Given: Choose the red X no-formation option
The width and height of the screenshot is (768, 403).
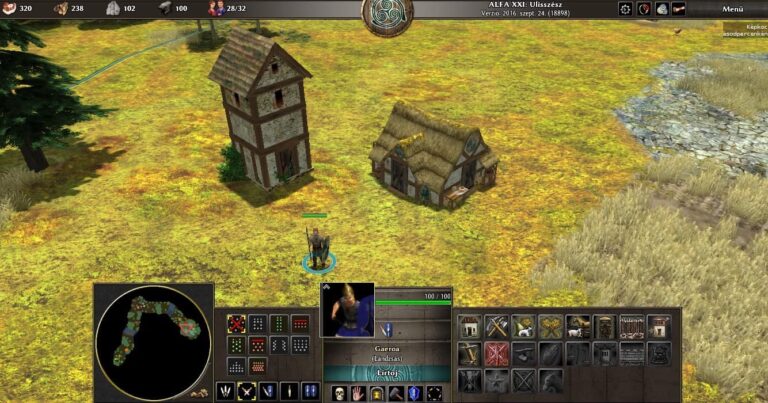Looking at the screenshot, I should click(x=236, y=323).
